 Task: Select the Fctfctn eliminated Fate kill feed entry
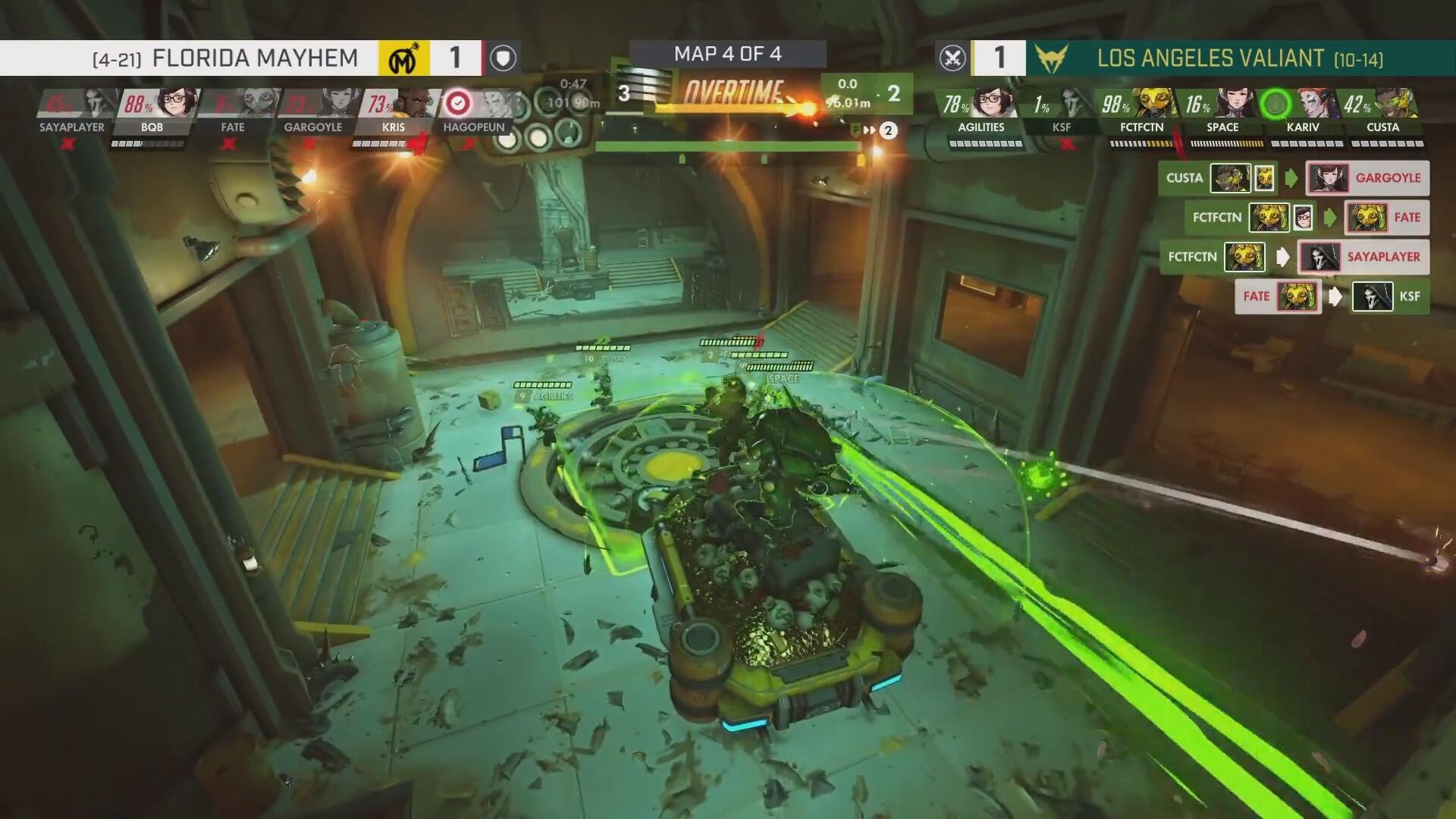coord(1306,218)
